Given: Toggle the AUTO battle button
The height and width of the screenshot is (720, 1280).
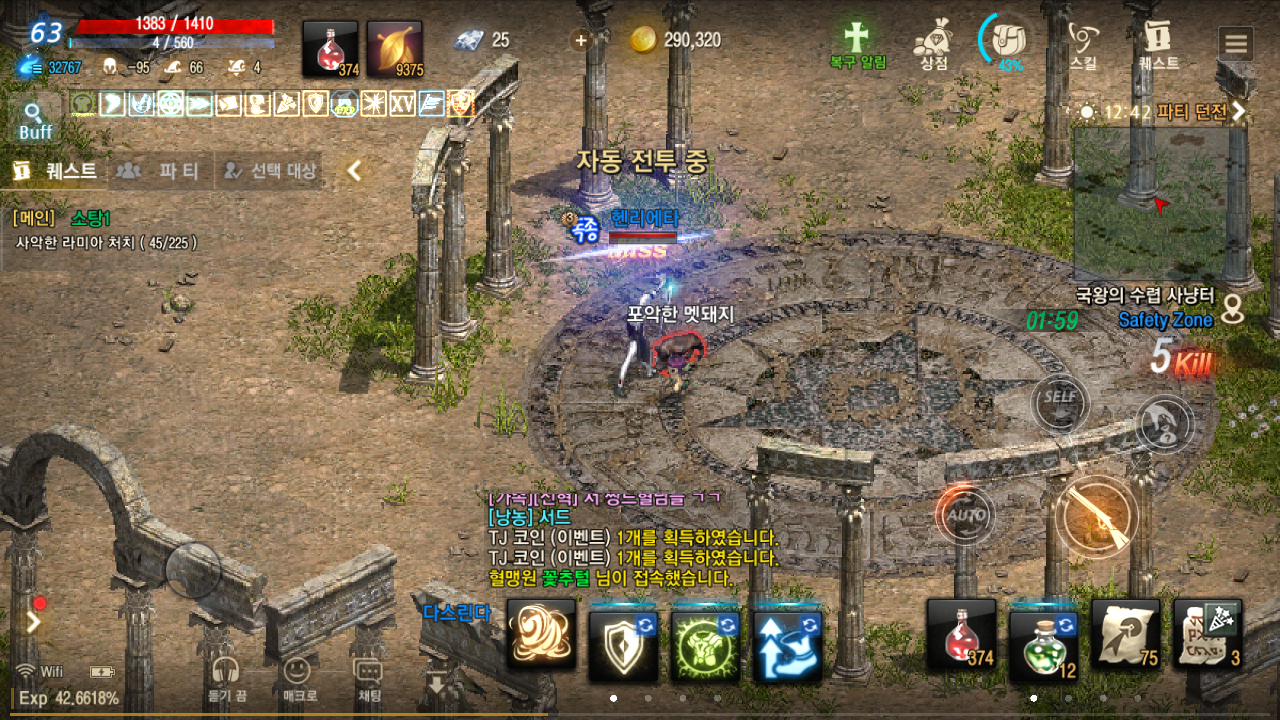Looking at the screenshot, I should tap(966, 515).
